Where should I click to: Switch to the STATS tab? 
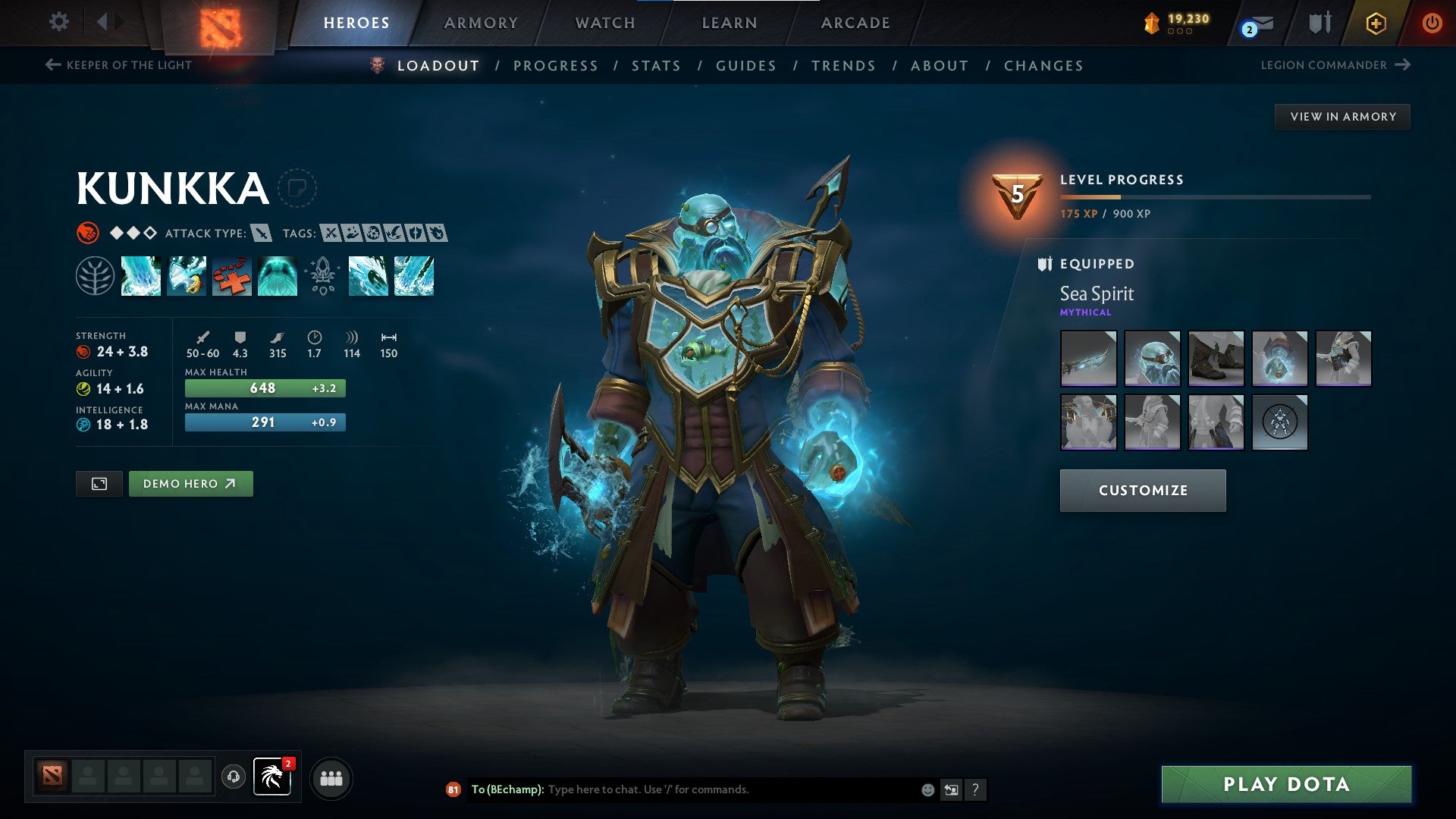click(657, 66)
